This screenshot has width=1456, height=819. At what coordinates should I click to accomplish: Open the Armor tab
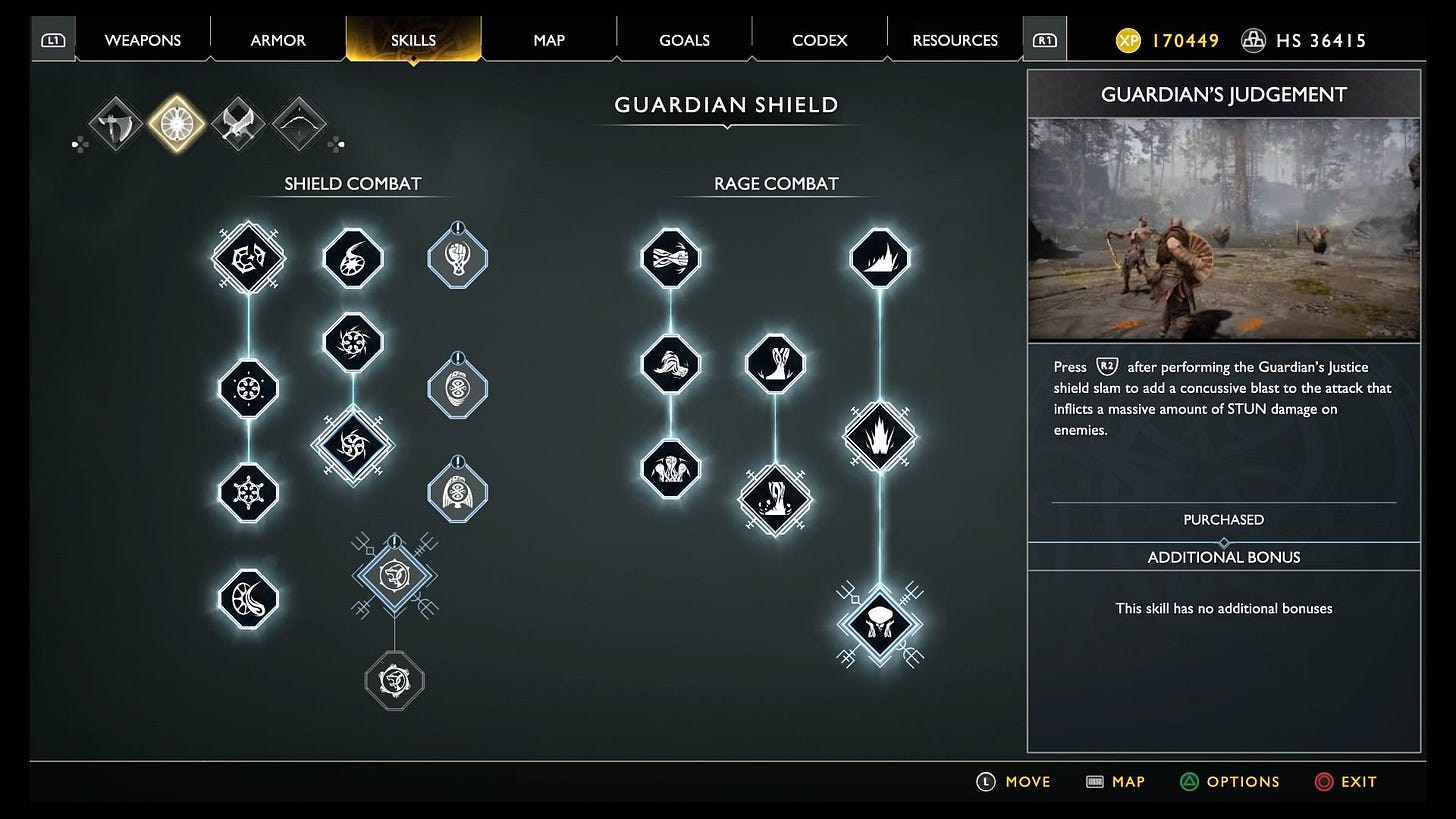[x=278, y=41]
